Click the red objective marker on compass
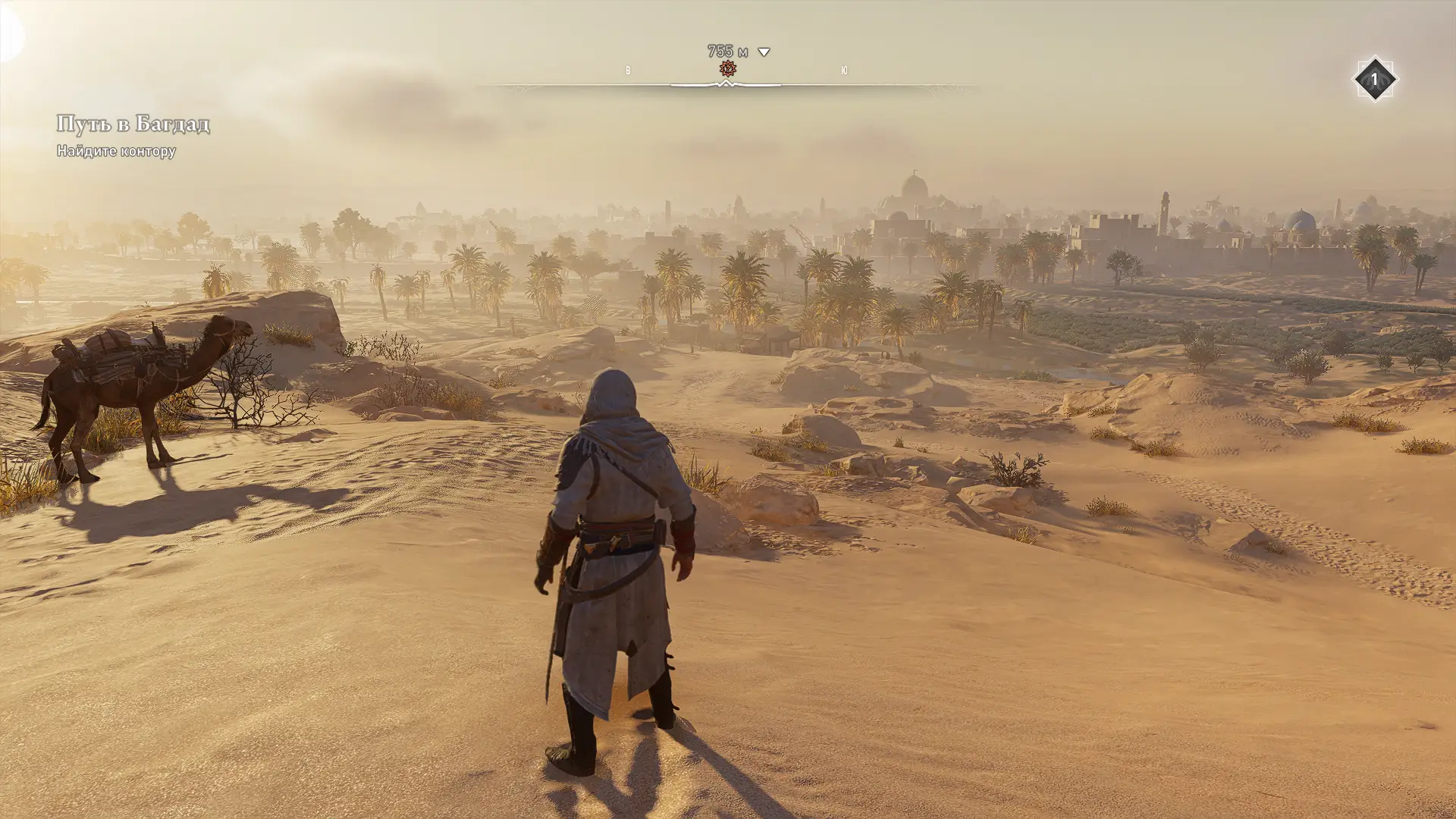The image size is (1456, 819). [x=727, y=69]
